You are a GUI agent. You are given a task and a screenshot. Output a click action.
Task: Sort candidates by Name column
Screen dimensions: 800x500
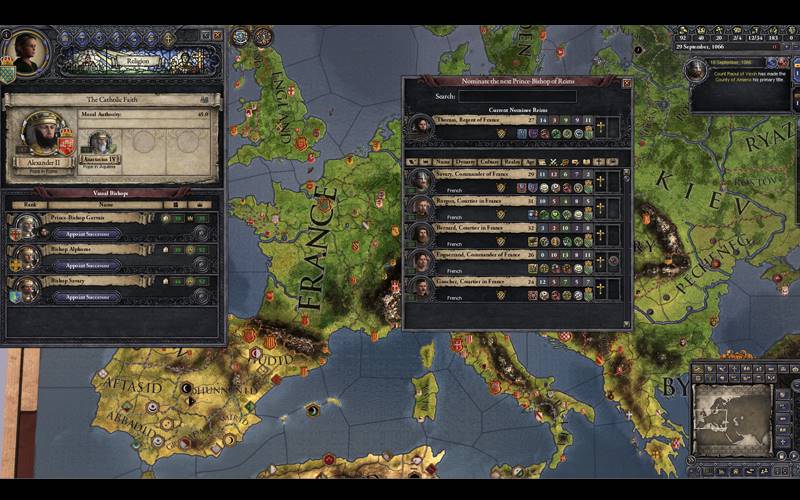click(443, 160)
